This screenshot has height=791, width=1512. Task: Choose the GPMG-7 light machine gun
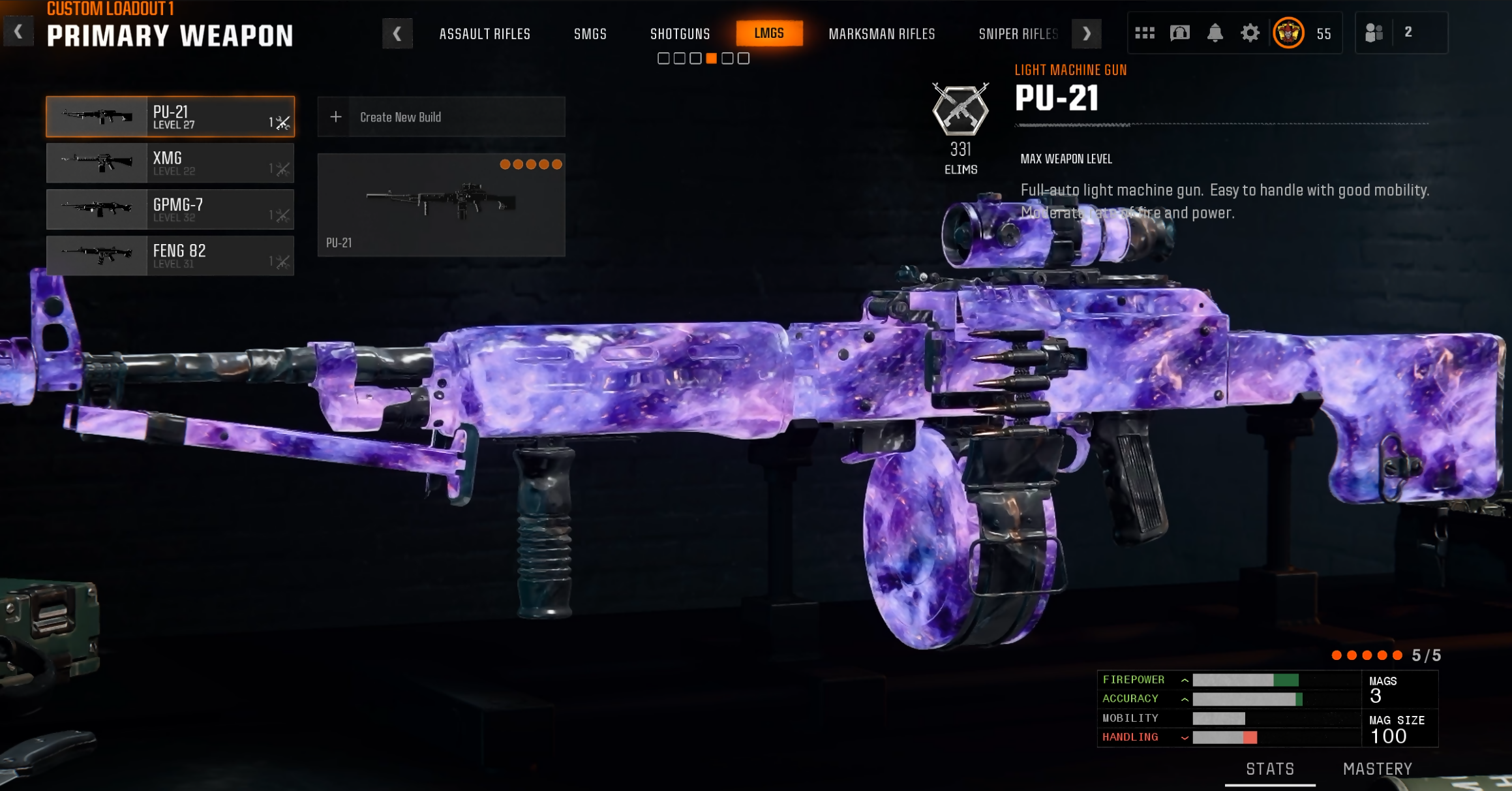(170, 209)
